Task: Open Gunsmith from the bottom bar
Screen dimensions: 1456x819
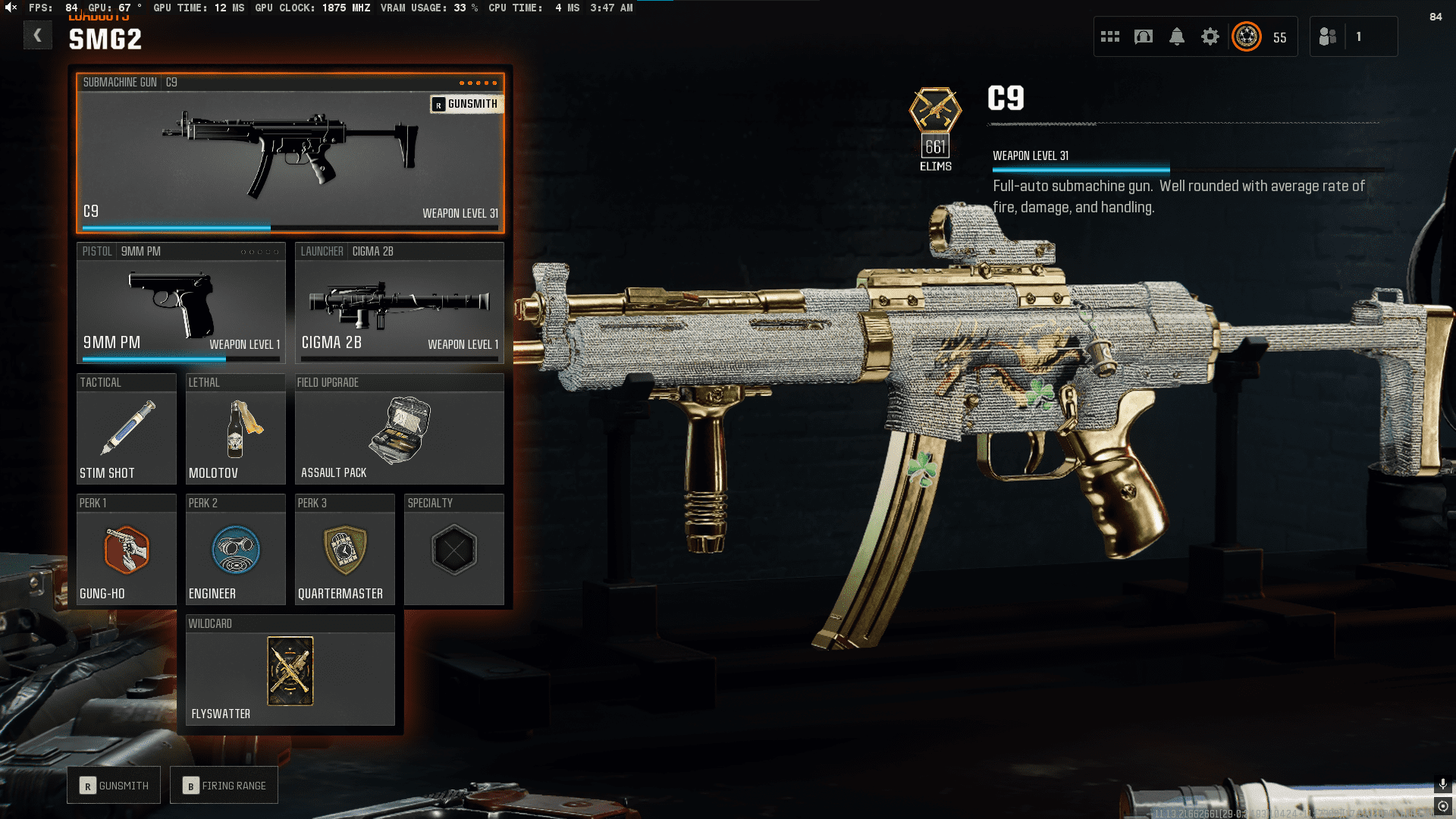Action: pyautogui.click(x=114, y=786)
